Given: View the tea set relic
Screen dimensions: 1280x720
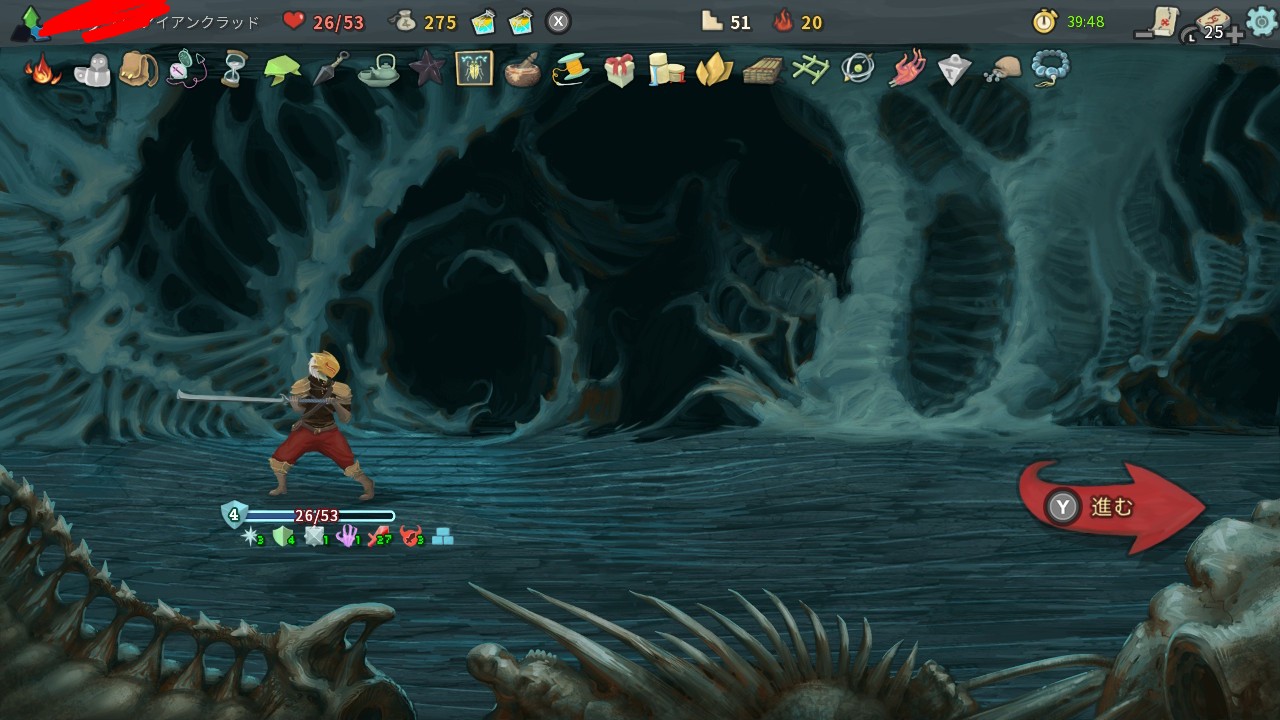Looking at the screenshot, I should (x=379, y=70).
